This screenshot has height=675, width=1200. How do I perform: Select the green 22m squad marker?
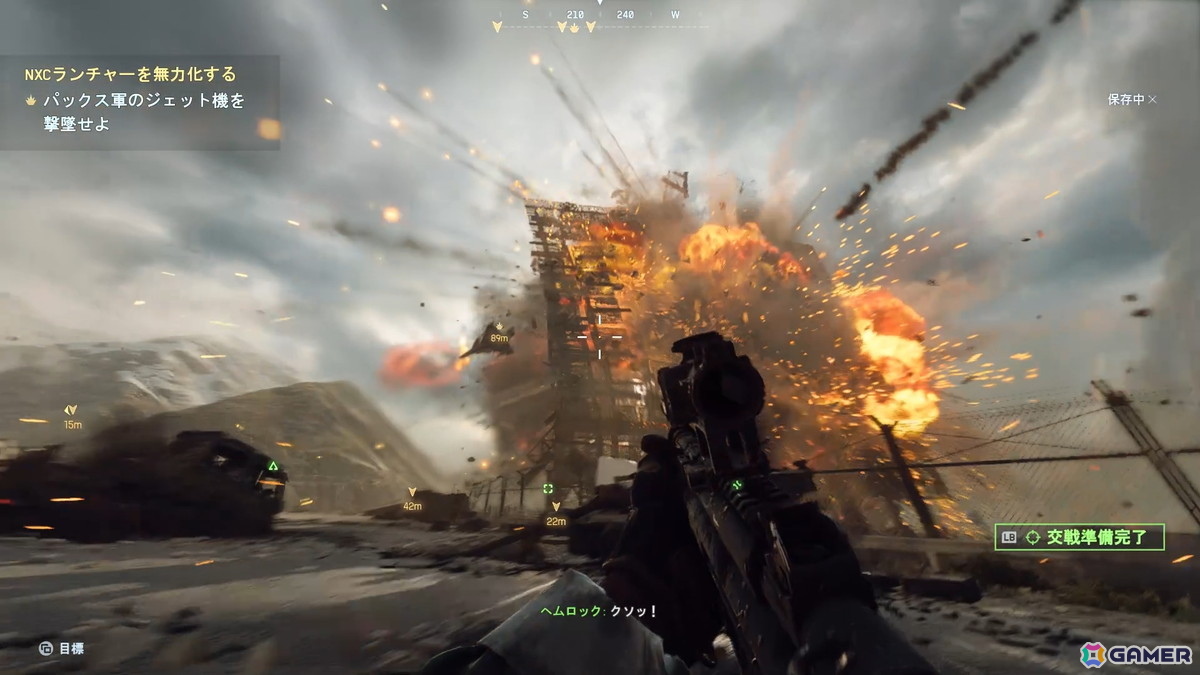coord(548,489)
